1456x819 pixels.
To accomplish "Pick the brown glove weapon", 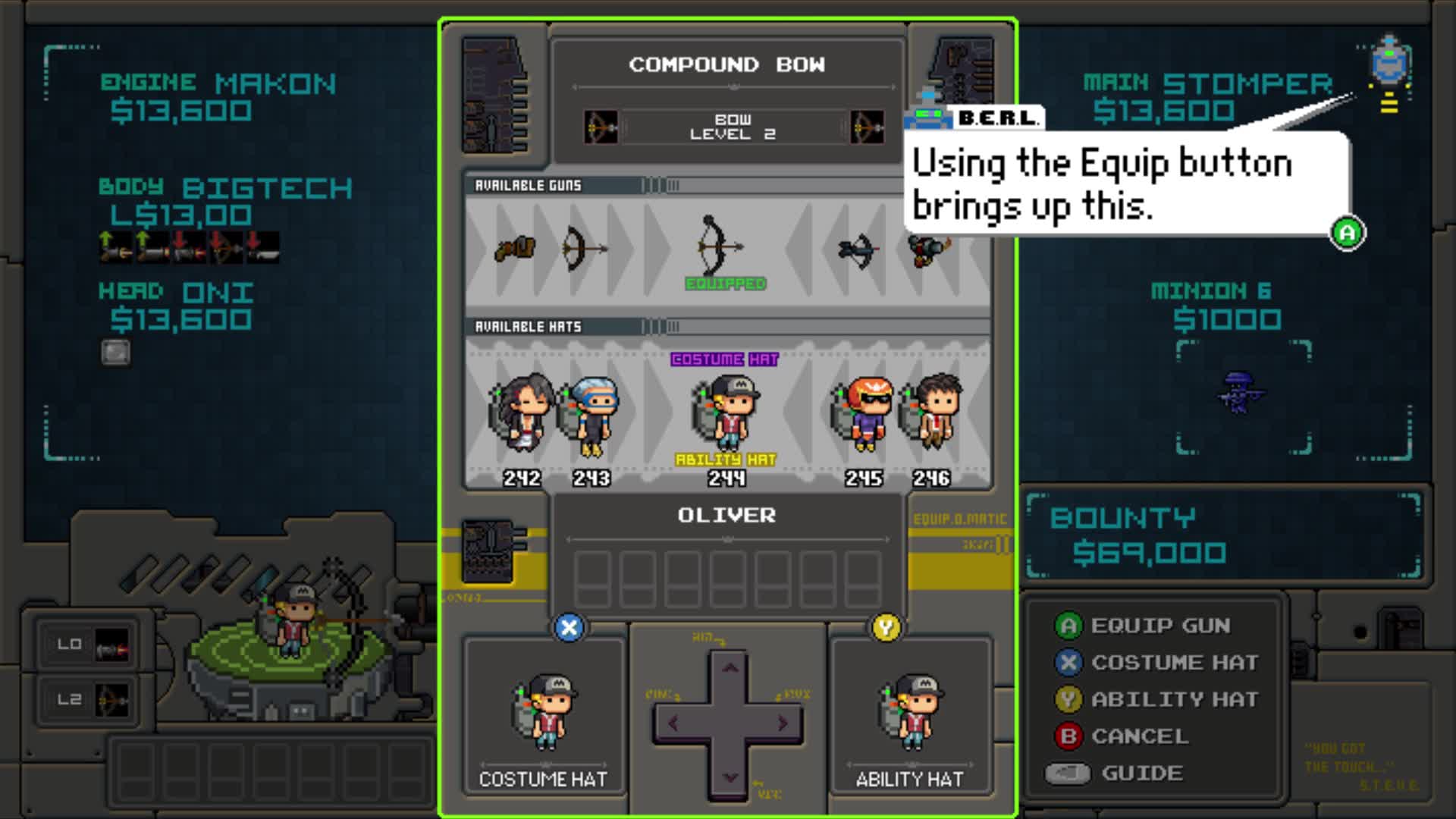I will pos(515,249).
